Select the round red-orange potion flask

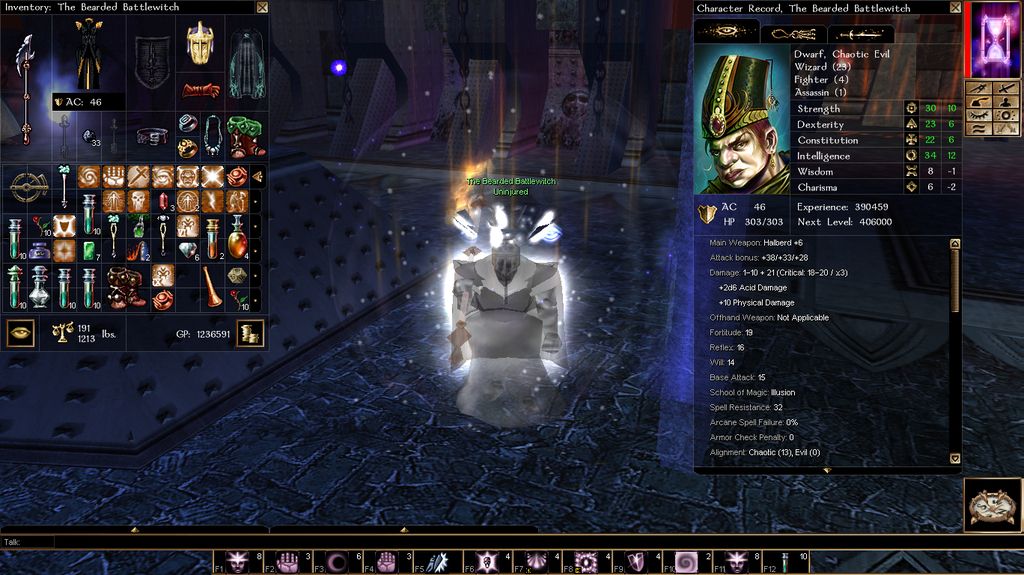click(x=237, y=241)
